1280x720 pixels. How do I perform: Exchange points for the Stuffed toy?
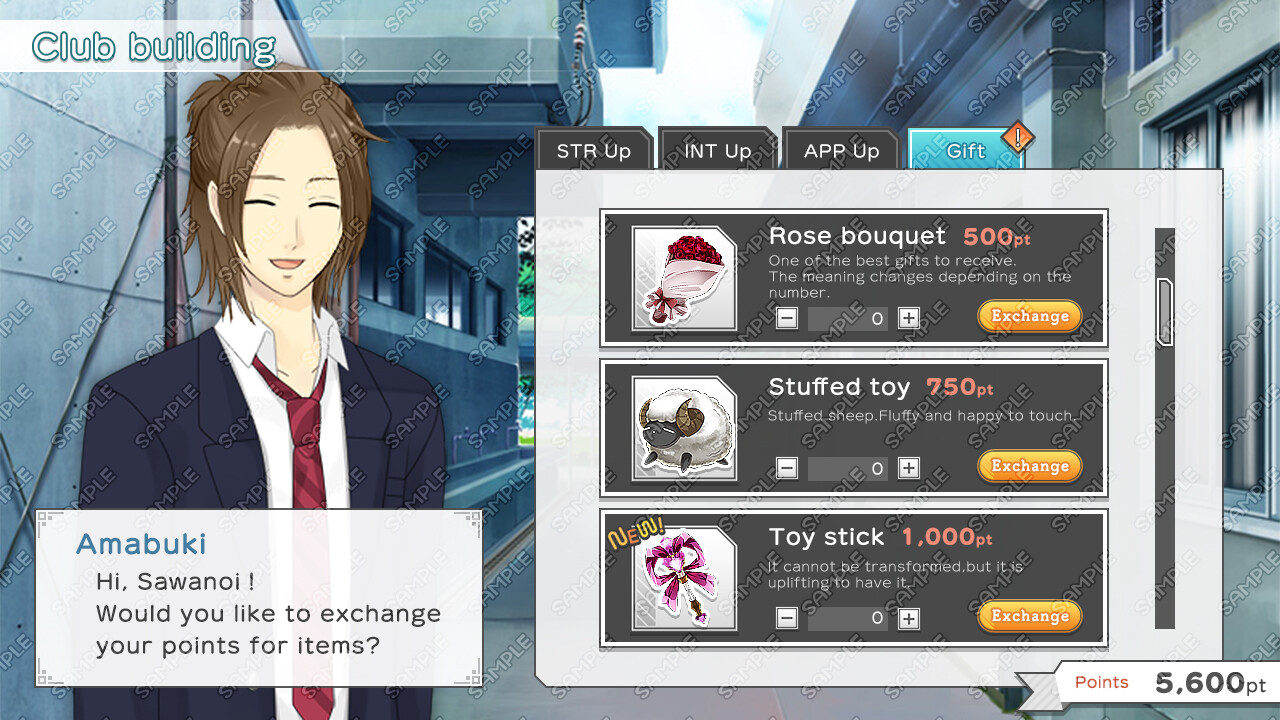(x=1029, y=466)
